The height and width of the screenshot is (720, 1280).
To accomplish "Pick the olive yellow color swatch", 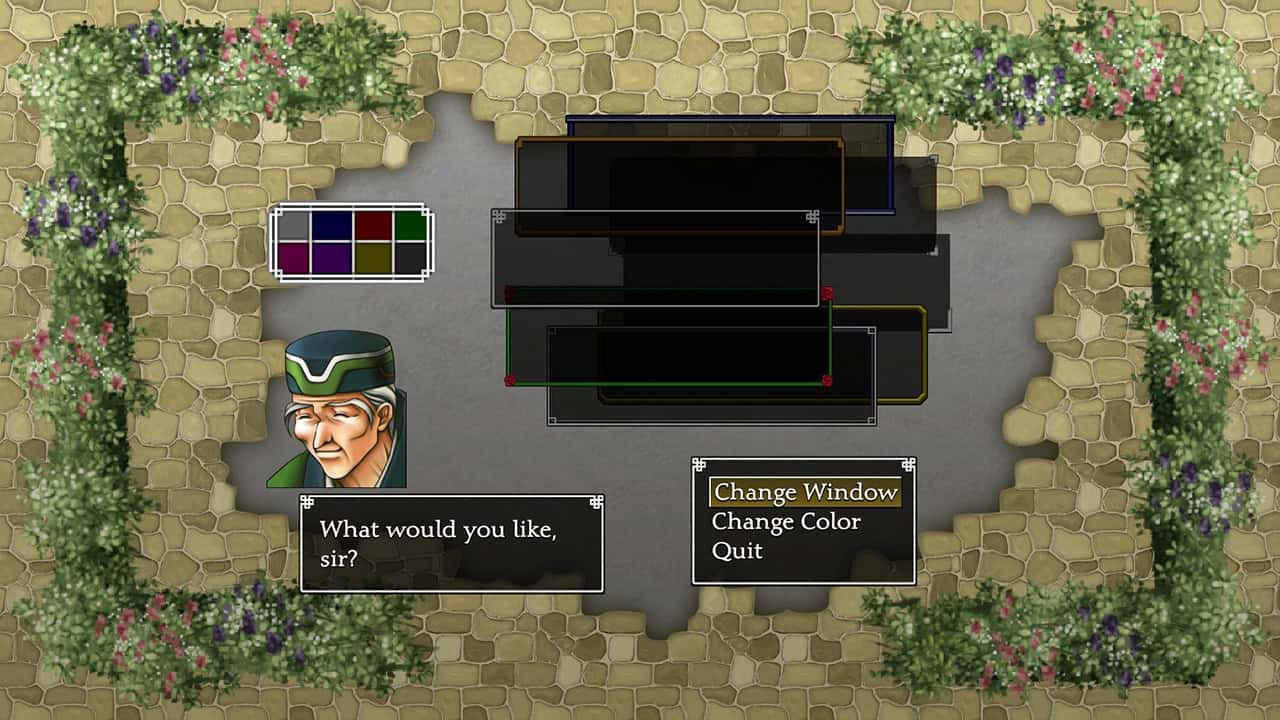I will 372,258.
